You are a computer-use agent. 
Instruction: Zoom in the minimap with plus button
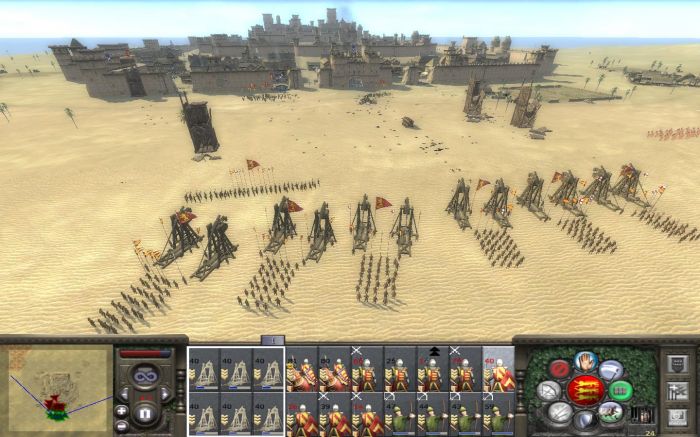(121, 410)
